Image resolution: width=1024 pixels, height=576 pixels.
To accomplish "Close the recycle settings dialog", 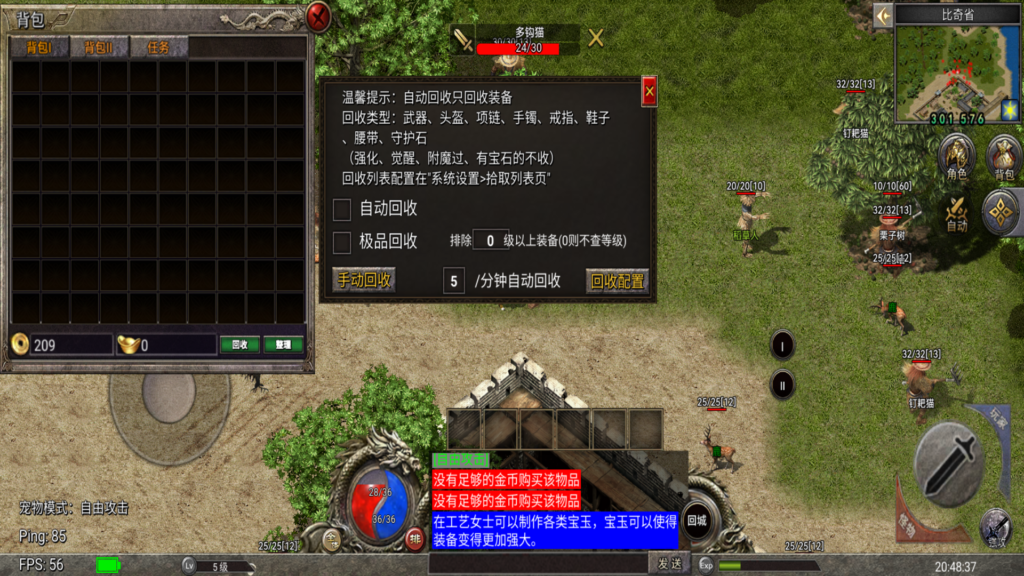I will point(649,92).
